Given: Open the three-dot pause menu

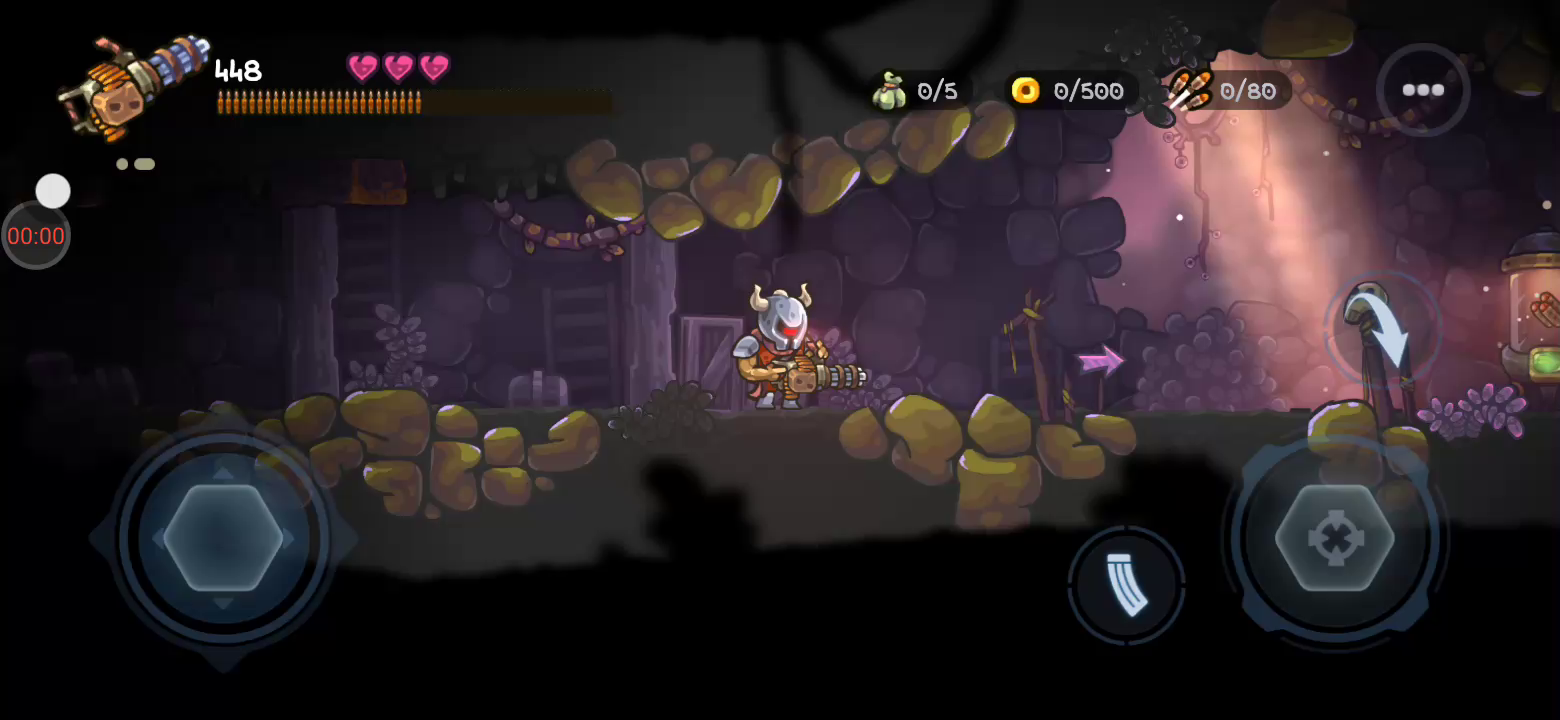Looking at the screenshot, I should coord(1422,90).
